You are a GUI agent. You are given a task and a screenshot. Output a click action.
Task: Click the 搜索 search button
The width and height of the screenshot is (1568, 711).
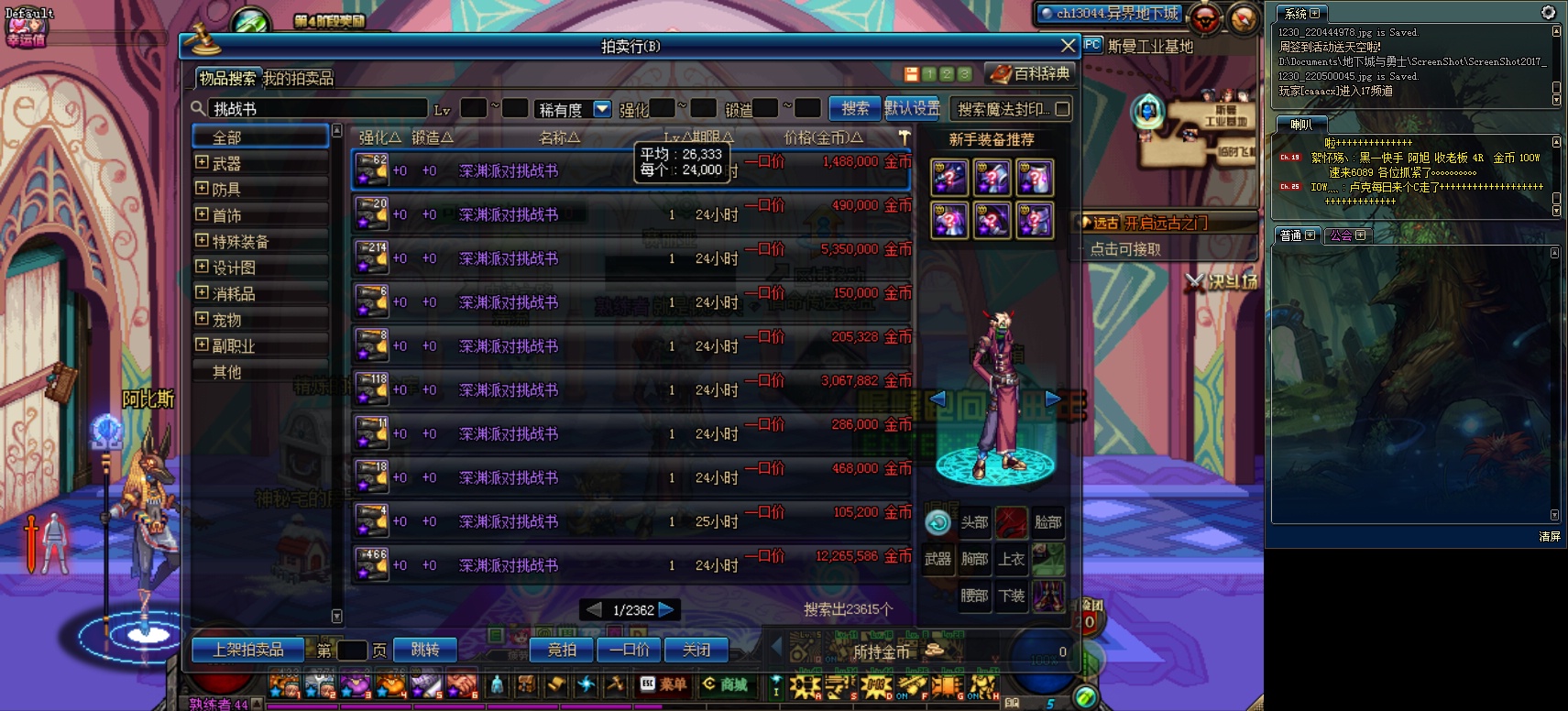point(855,108)
